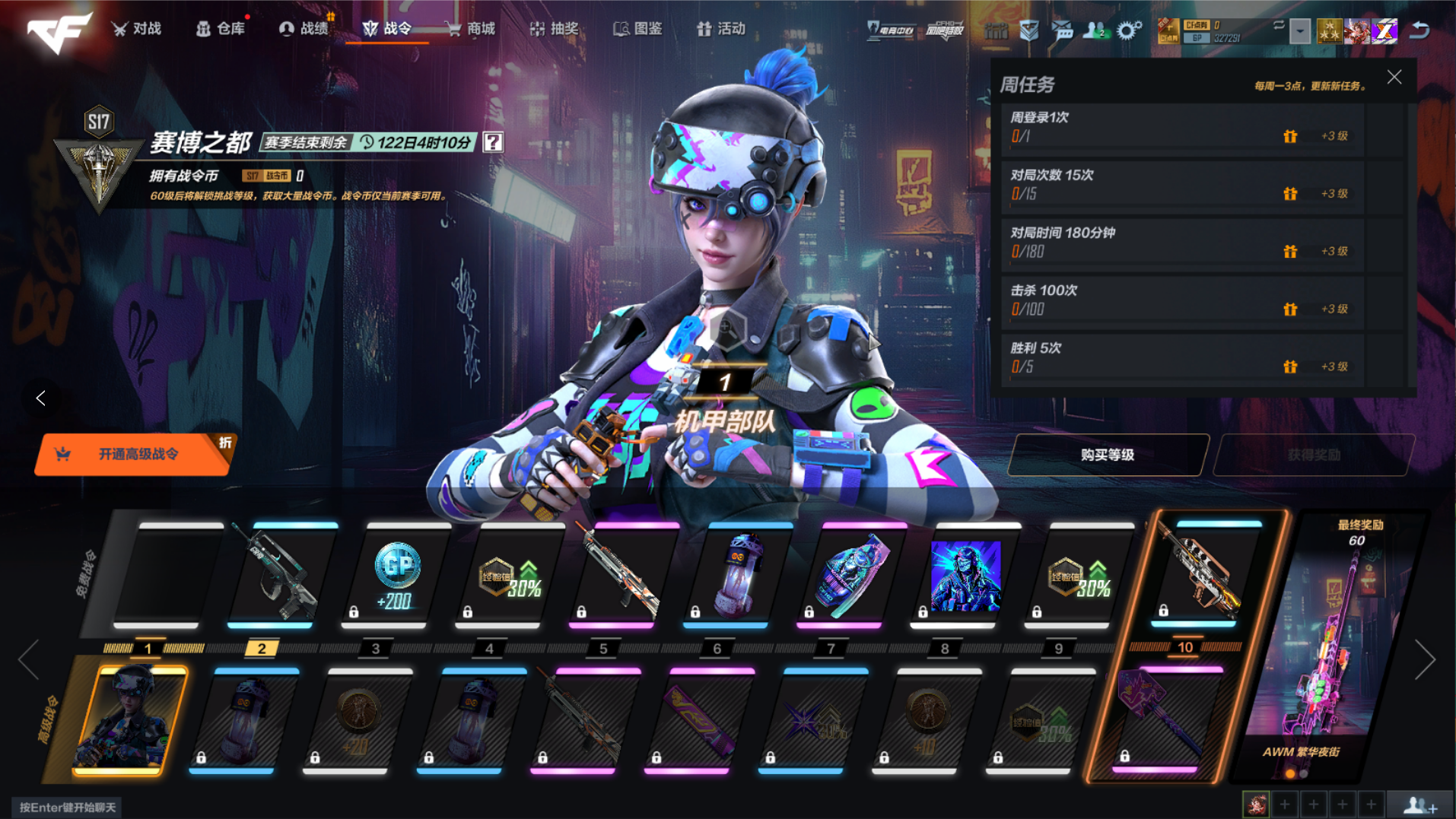Open the 抽奖 lottery tab
The image size is (1456, 819).
(555, 29)
